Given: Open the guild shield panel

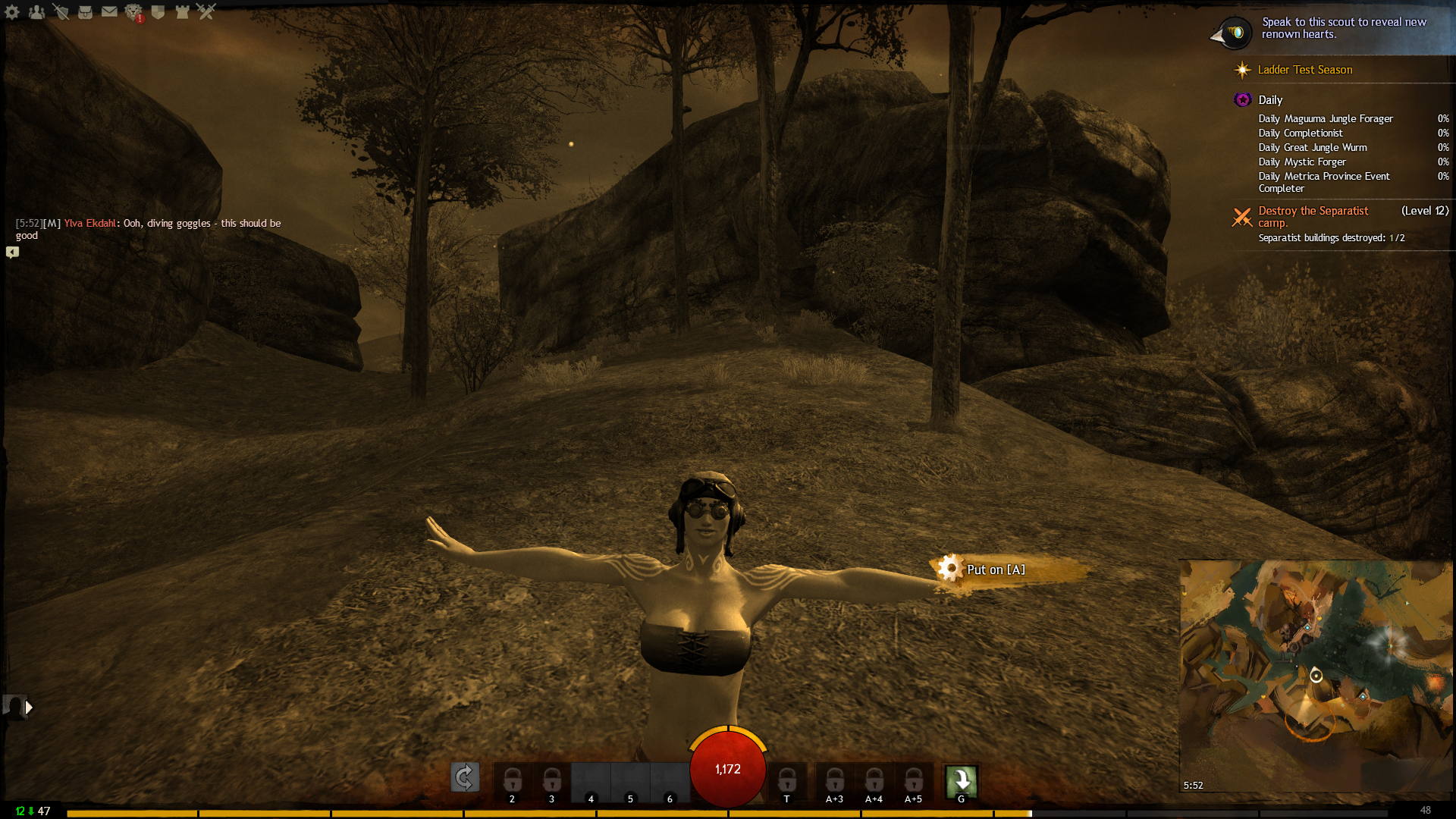Looking at the screenshot, I should coord(158,11).
